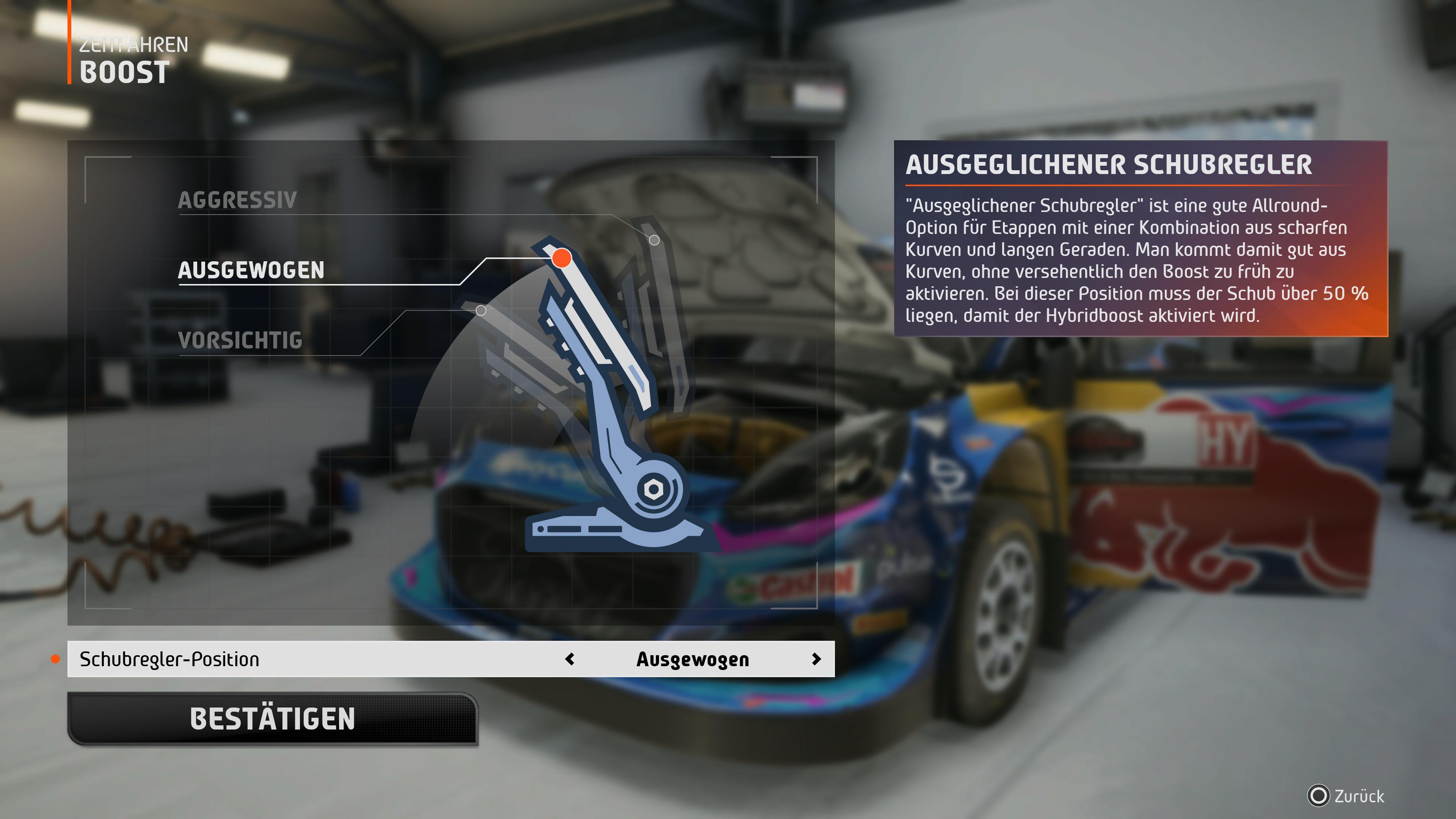Select the AGGRESSIV throttle option

tap(237, 200)
